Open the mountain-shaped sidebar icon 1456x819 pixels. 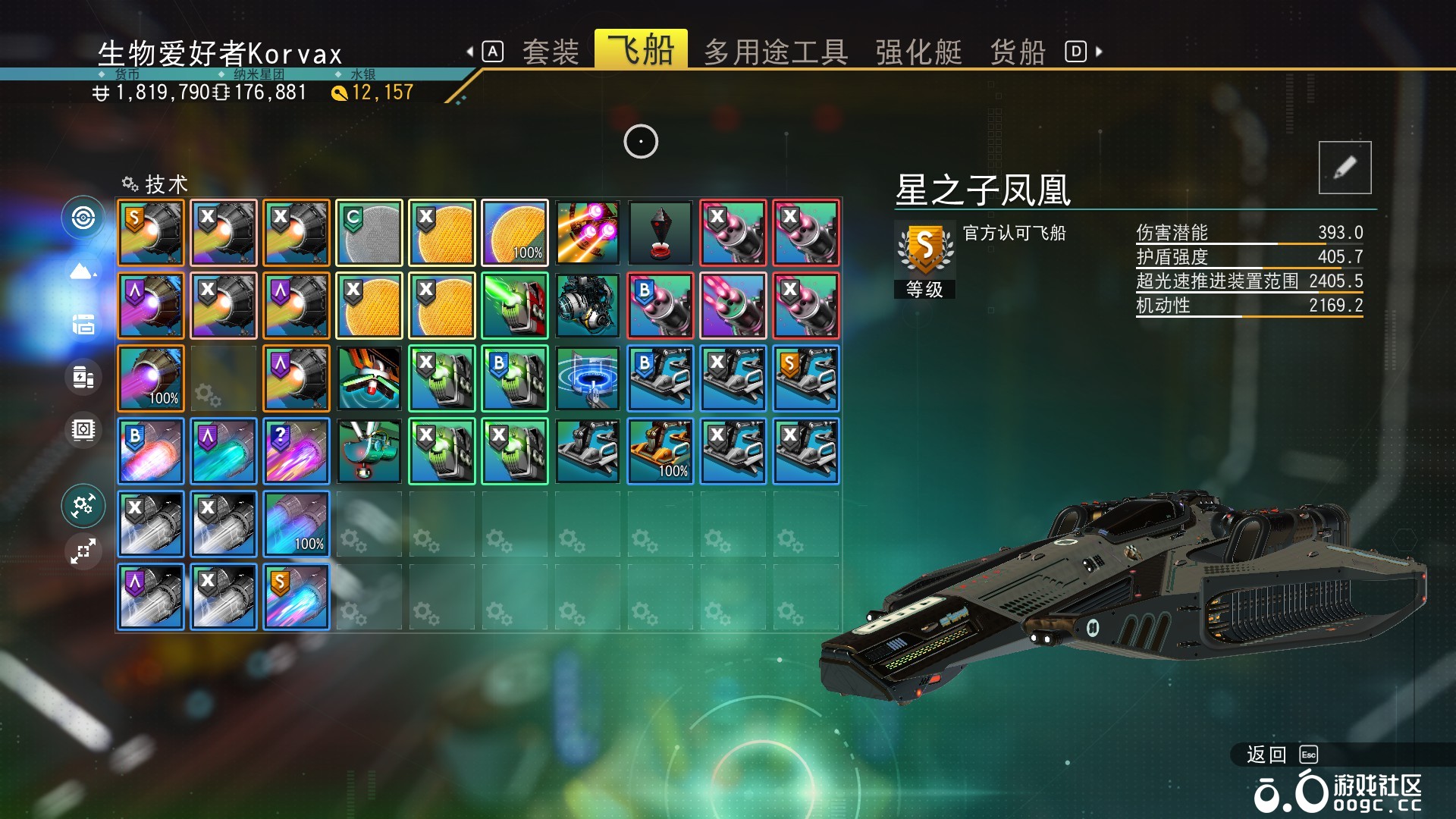coord(83,271)
